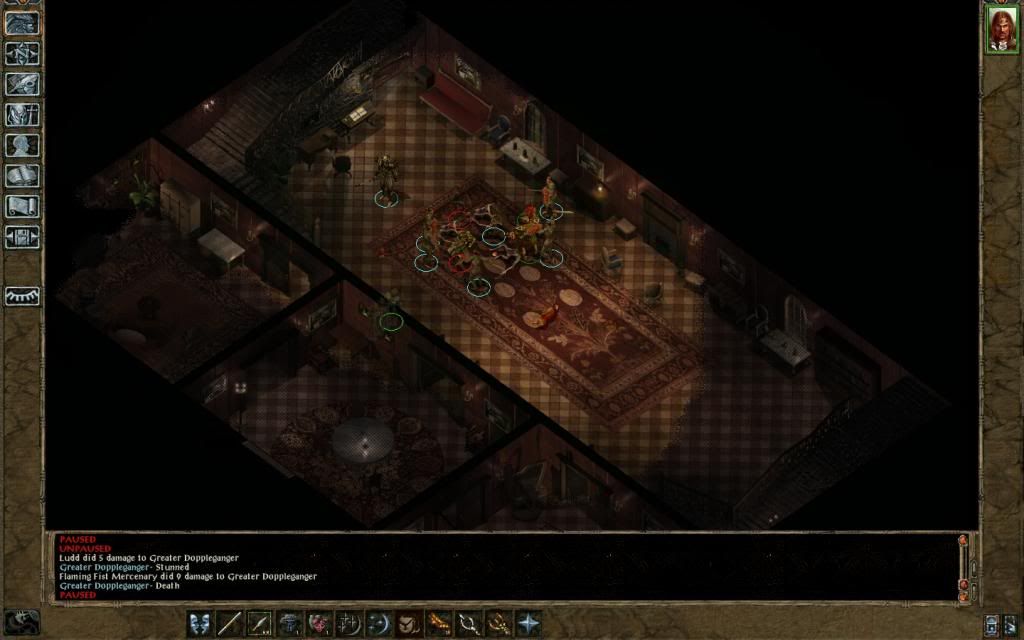The height and width of the screenshot is (640, 1024).
Task: Open the character record head icon
Action: click(22, 145)
